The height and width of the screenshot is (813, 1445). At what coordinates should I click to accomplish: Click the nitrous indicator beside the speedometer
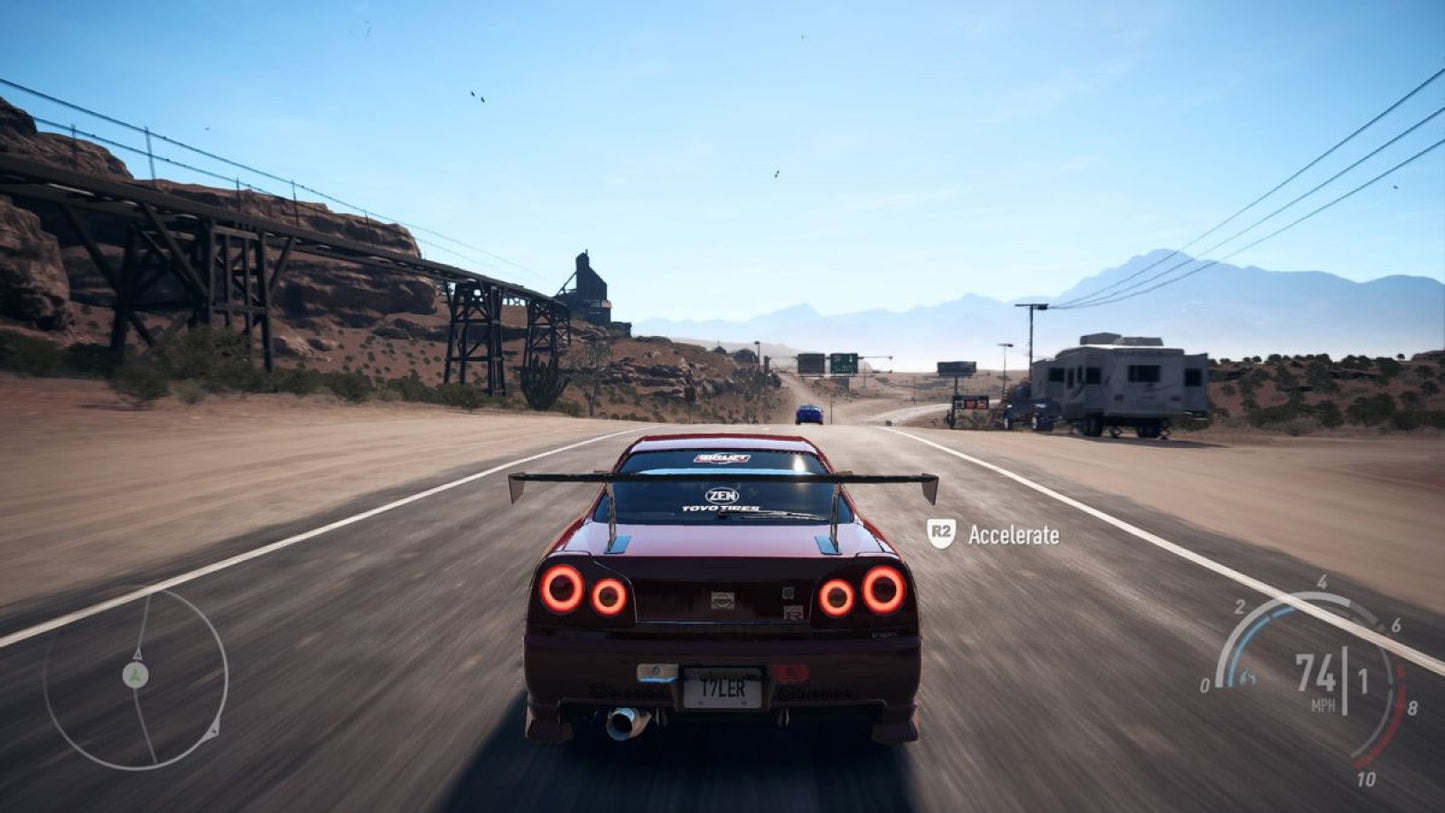(1246, 676)
